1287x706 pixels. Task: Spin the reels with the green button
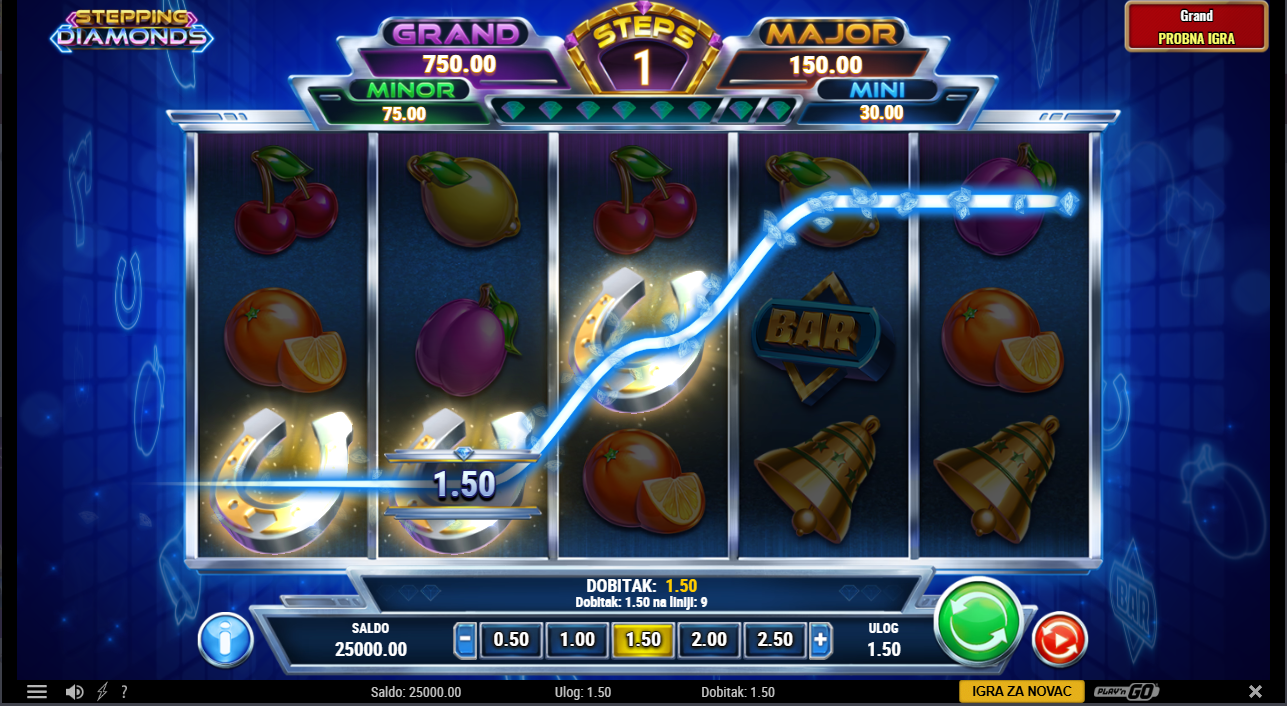[x=977, y=622]
